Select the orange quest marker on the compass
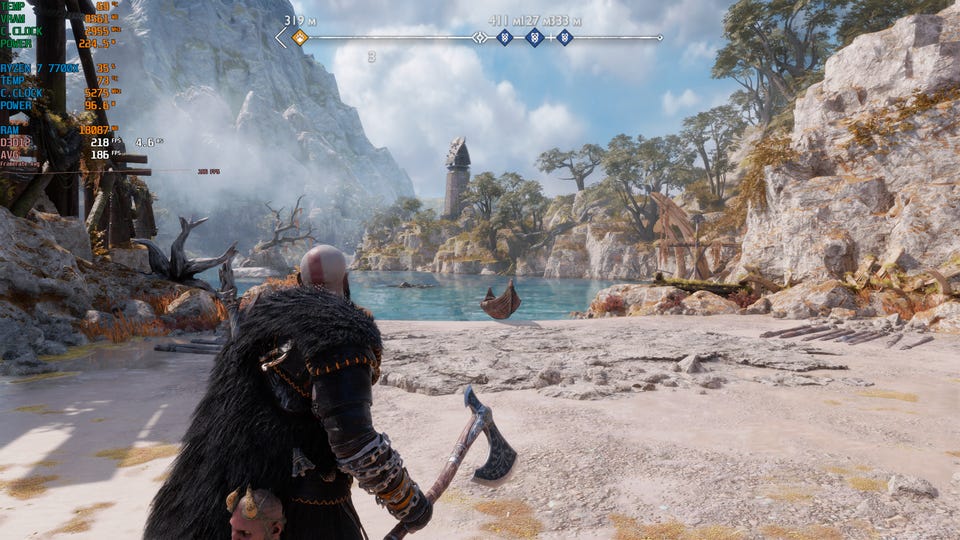The width and height of the screenshot is (960, 540). (299, 38)
